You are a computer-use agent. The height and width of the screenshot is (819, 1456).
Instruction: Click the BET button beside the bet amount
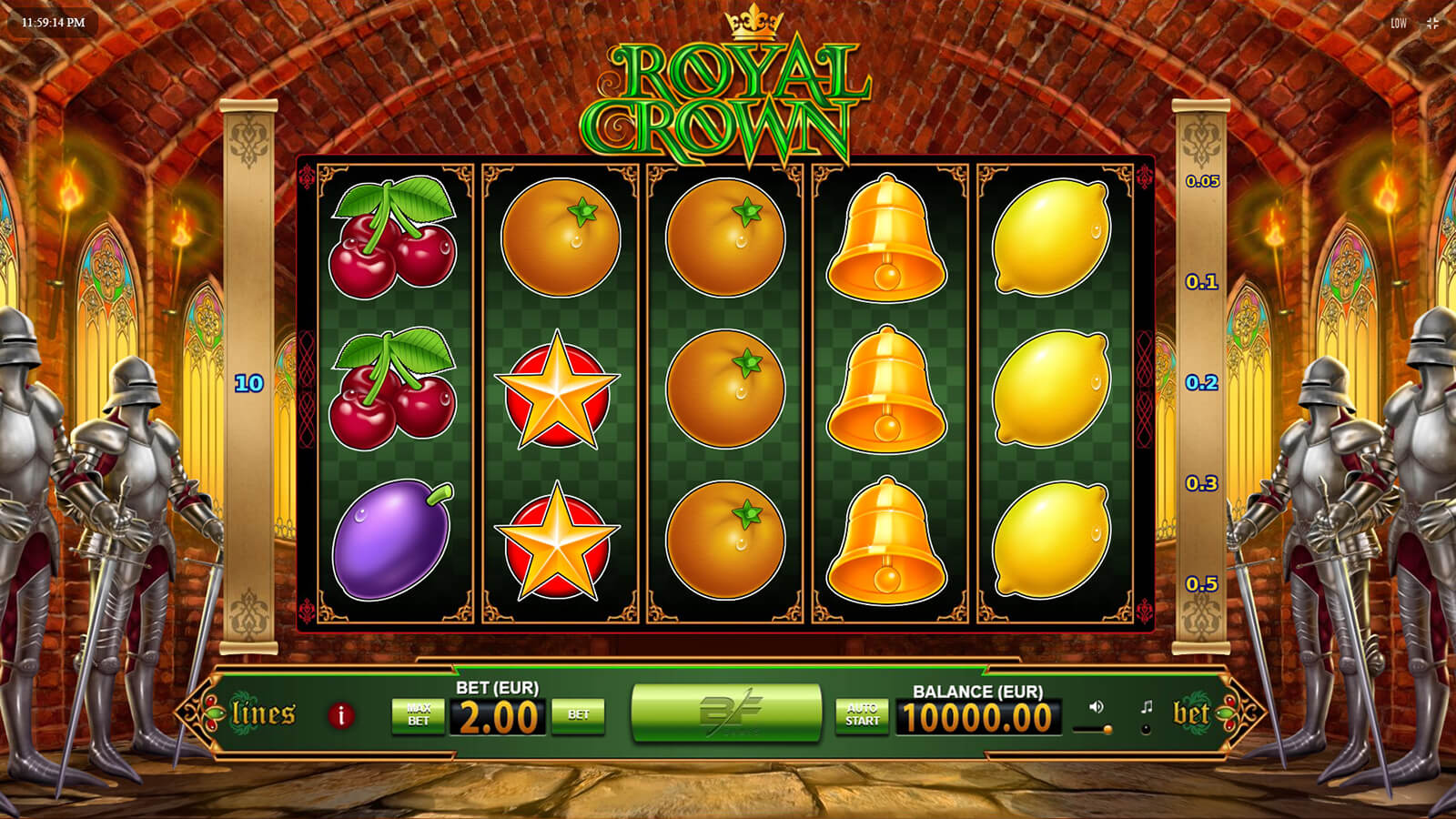tap(579, 715)
